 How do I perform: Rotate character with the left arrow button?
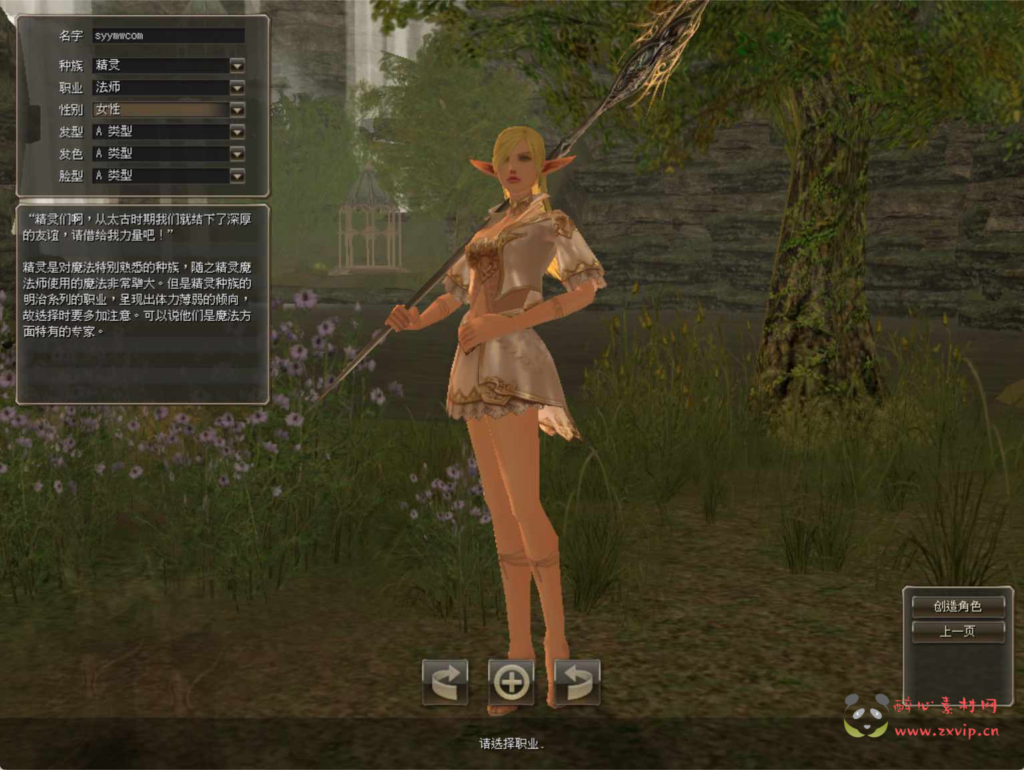click(x=445, y=682)
